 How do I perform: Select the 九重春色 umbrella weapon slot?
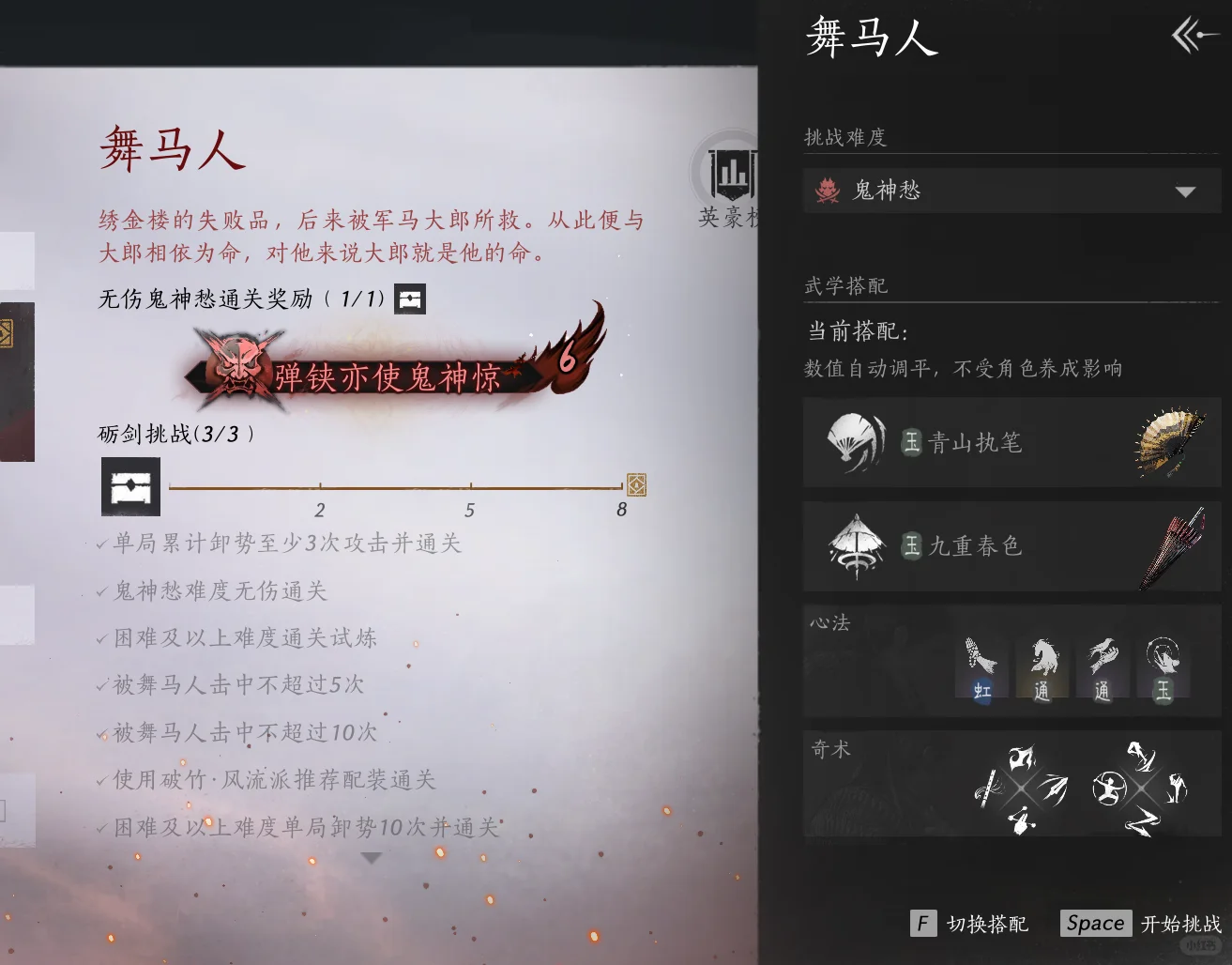(x=1011, y=545)
